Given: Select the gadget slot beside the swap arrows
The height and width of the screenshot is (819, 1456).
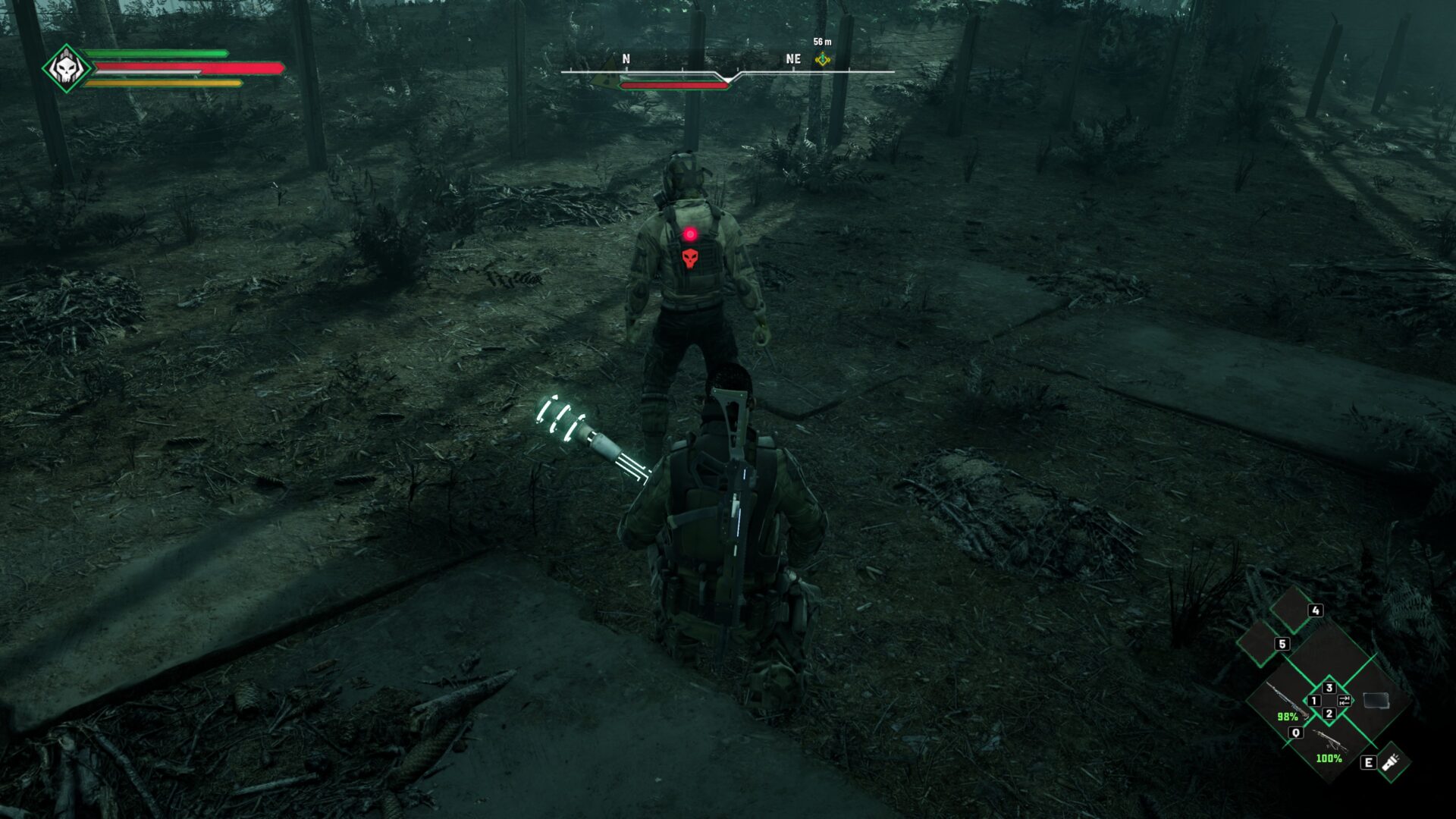Looking at the screenshot, I should pyautogui.click(x=1376, y=701).
